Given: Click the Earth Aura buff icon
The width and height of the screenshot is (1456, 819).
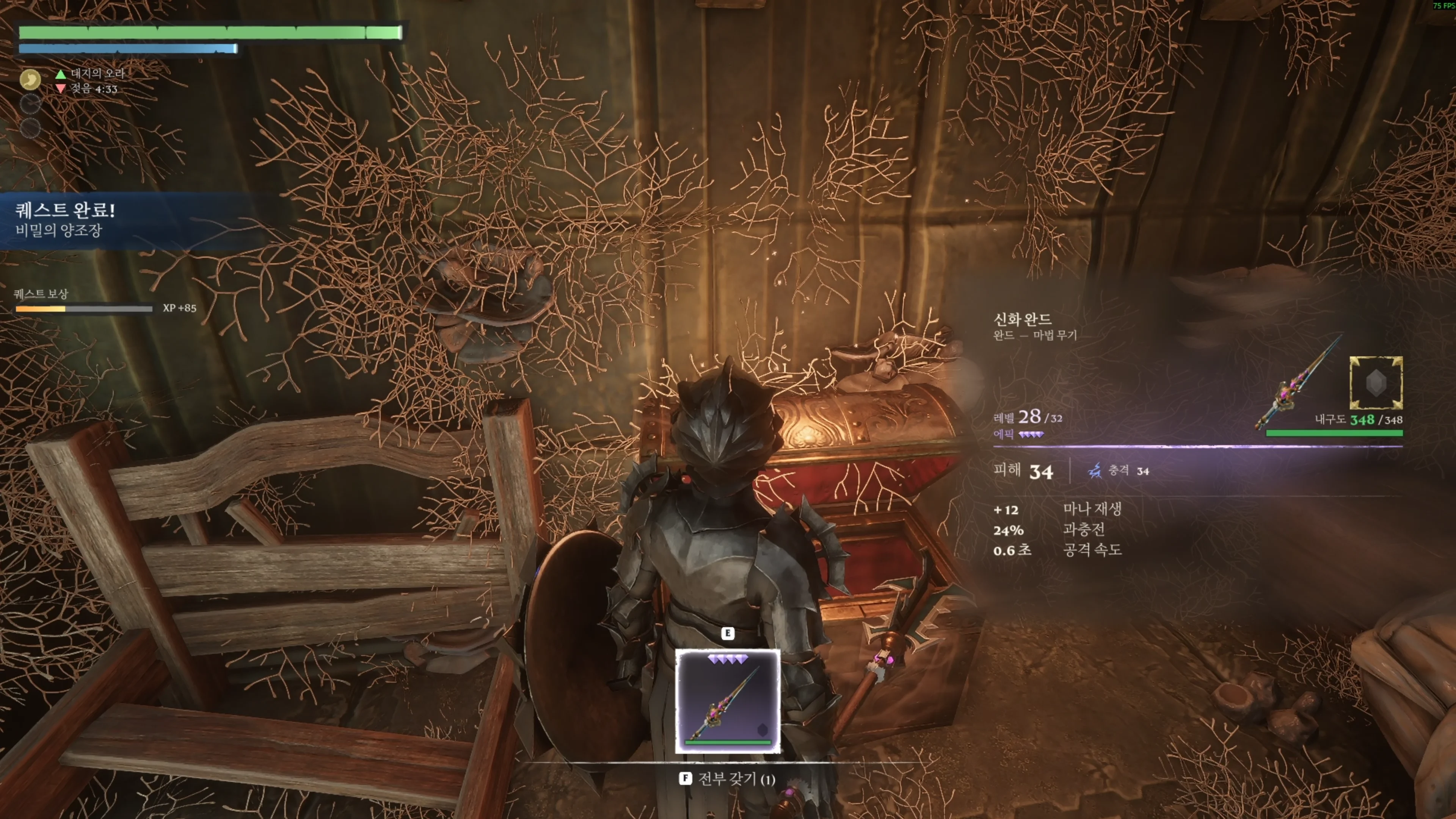Looking at the screenshot, I should pos(30,79).
